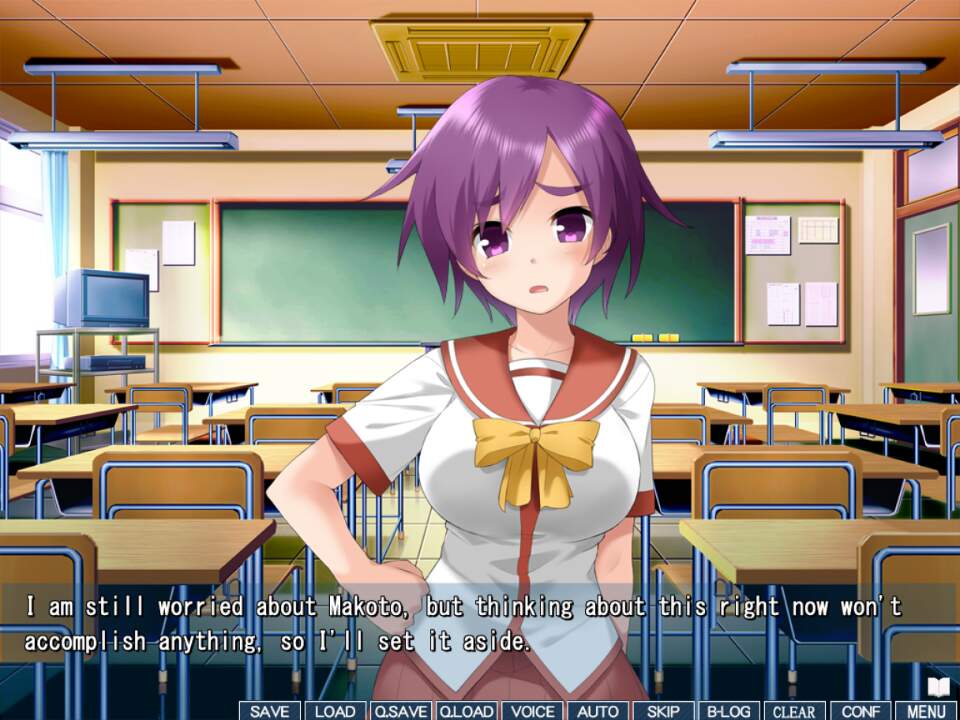Image resolution: width=960 pixels, height=720 pixels.
Task: Quick save with Q.SAVE
Action: pyautogui.click(x=400, y=711)
